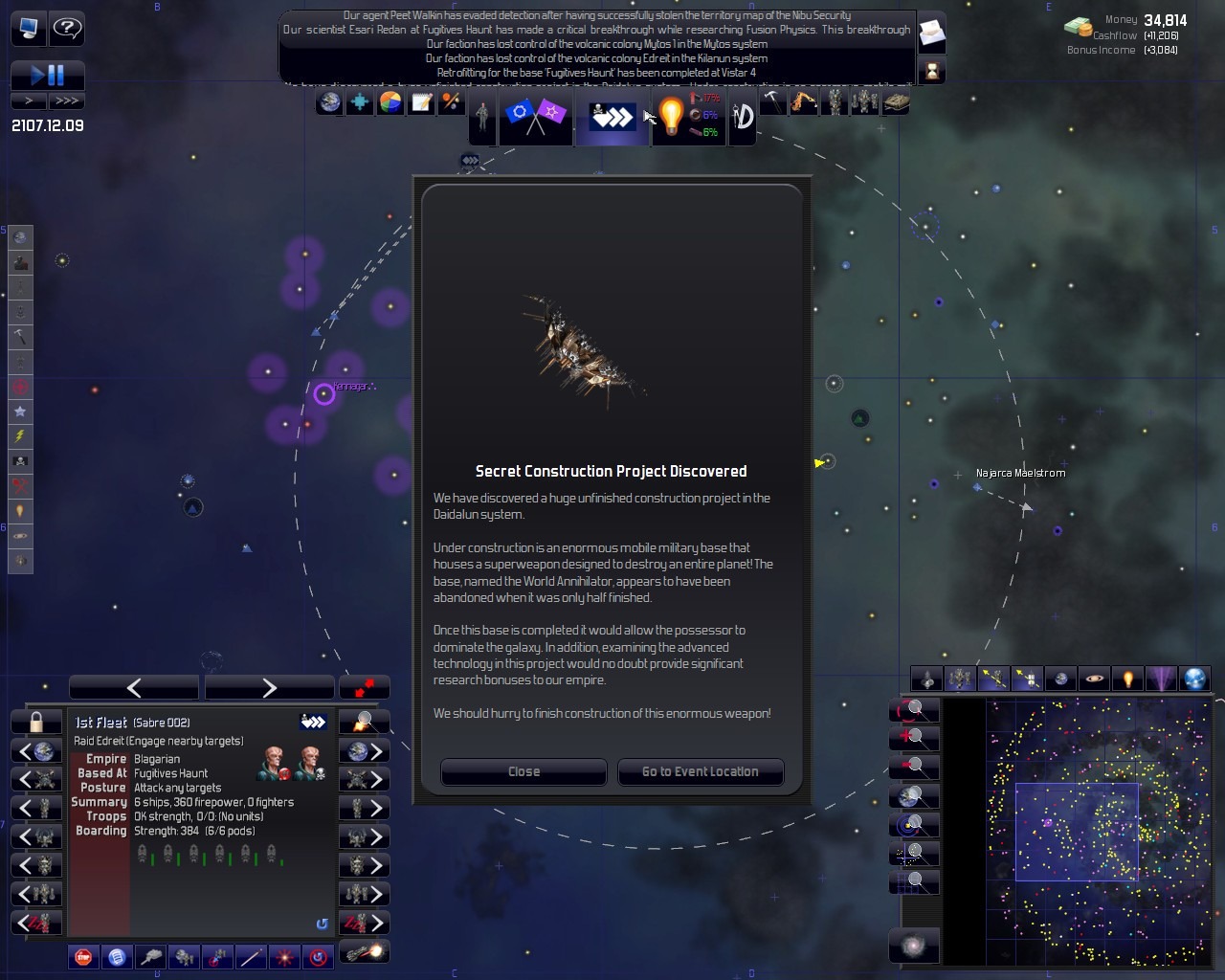Go to Event Location
Viewport: 1225px width, 980px height.
coord(700,771)
